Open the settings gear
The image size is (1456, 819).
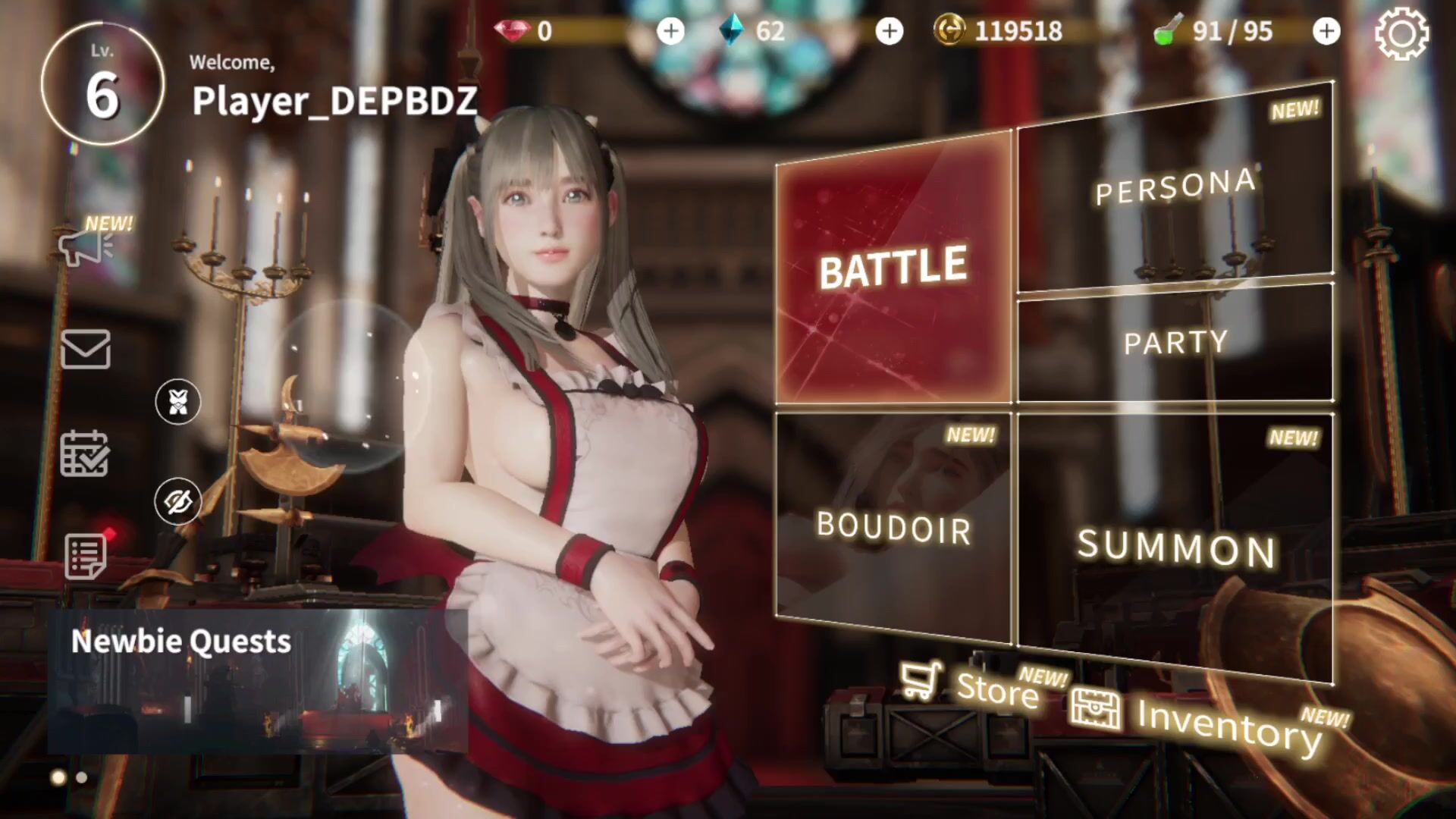tap(1401, 33)
